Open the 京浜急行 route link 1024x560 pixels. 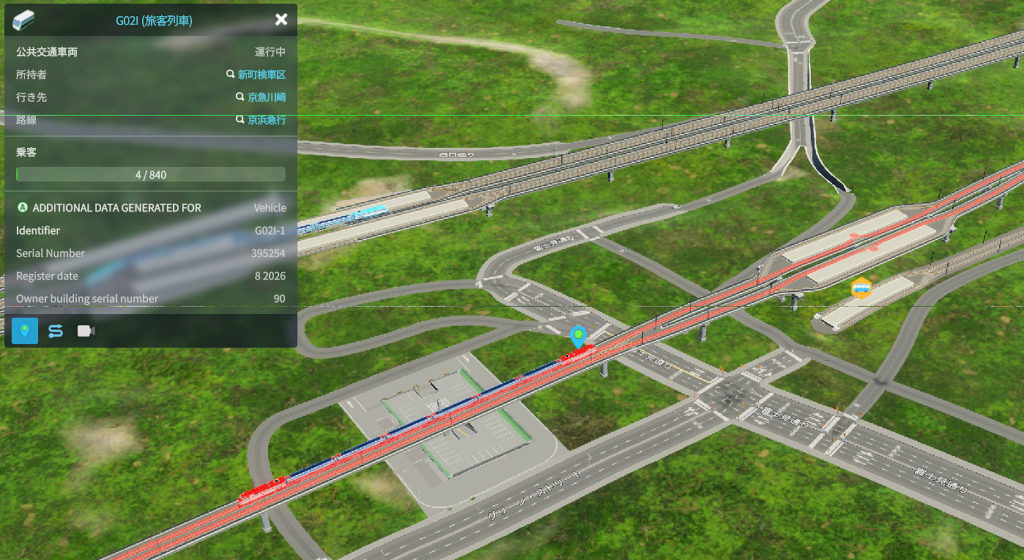tap(266, 120)
